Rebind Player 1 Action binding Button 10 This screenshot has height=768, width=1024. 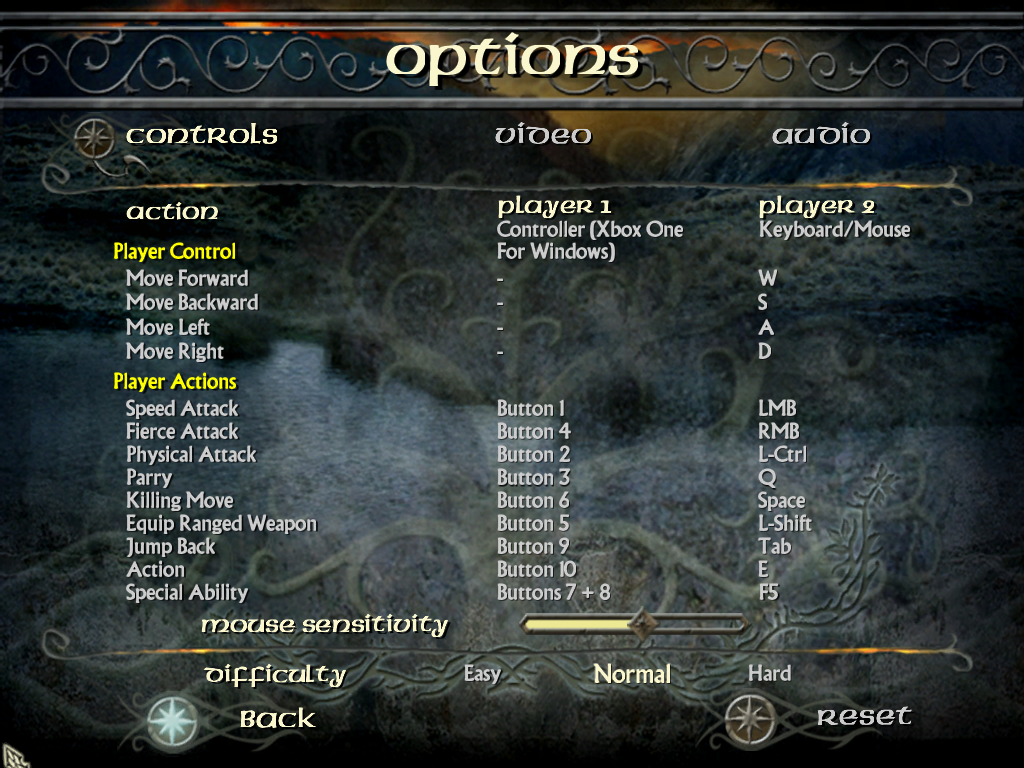(x=537, y=570)
